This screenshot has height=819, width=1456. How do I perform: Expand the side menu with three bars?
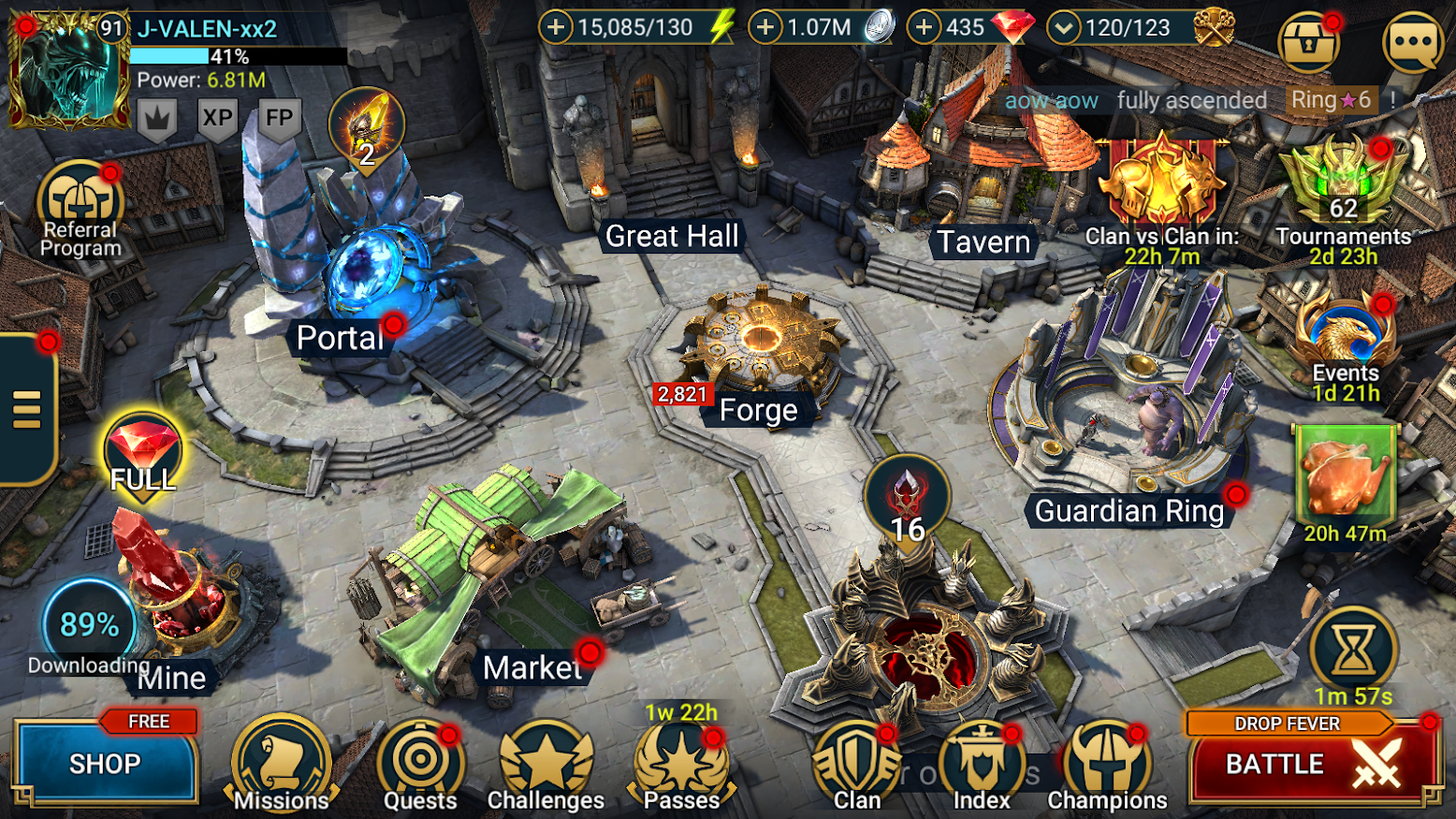[27, 409]
